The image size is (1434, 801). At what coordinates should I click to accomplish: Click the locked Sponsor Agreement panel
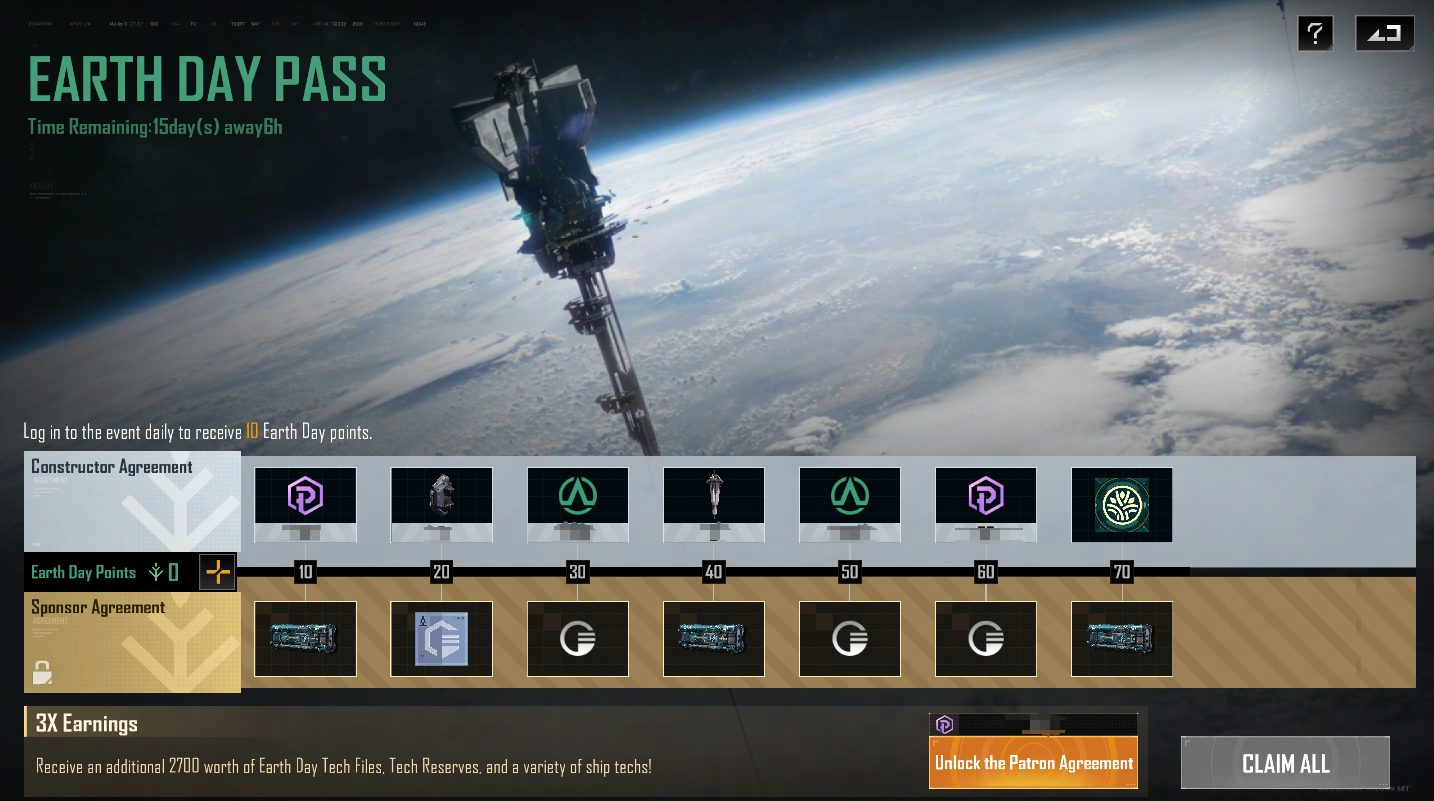pyautogui.click(x=132, y=642)
